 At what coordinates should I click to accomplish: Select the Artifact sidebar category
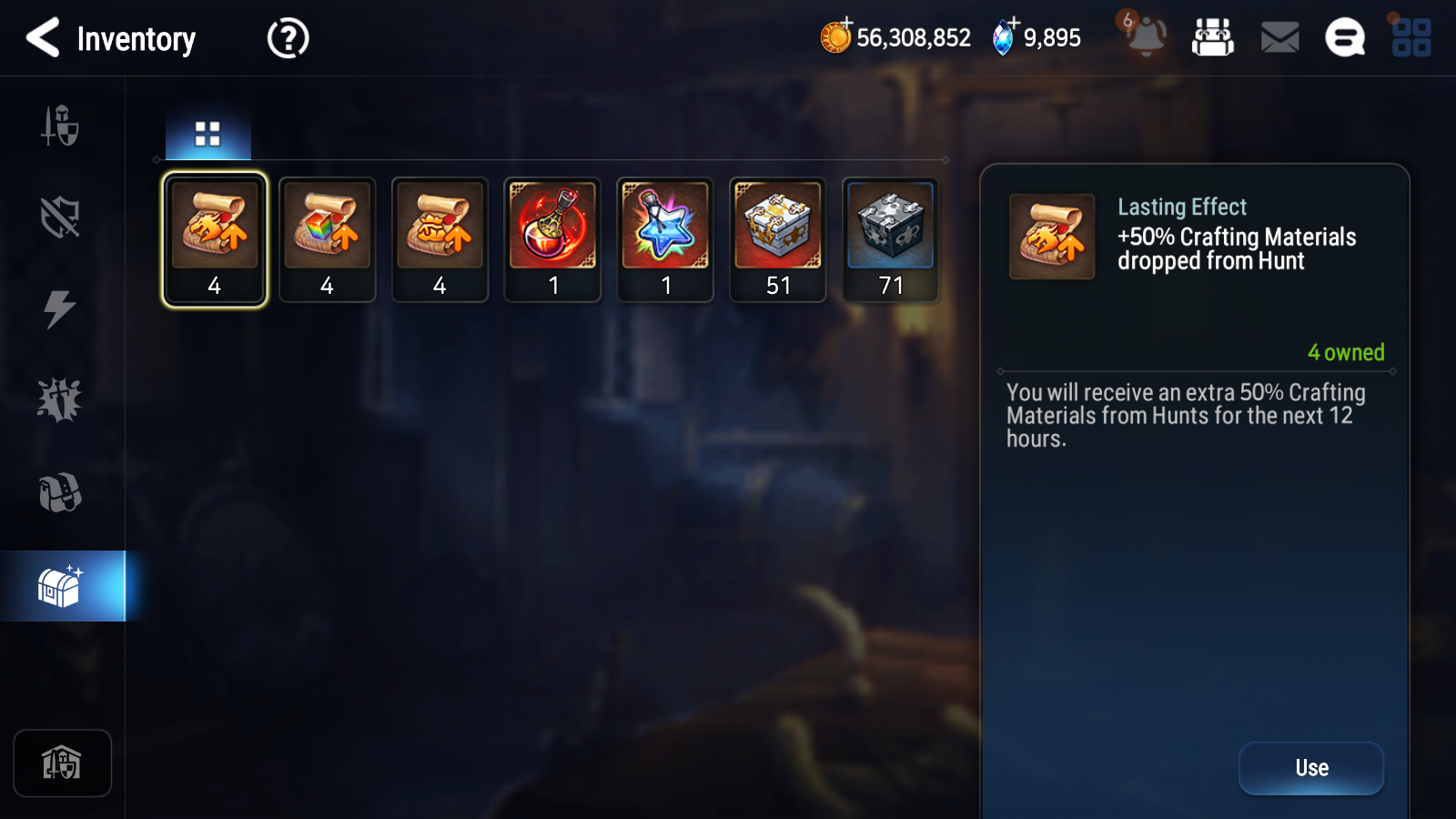pos(62,217)
